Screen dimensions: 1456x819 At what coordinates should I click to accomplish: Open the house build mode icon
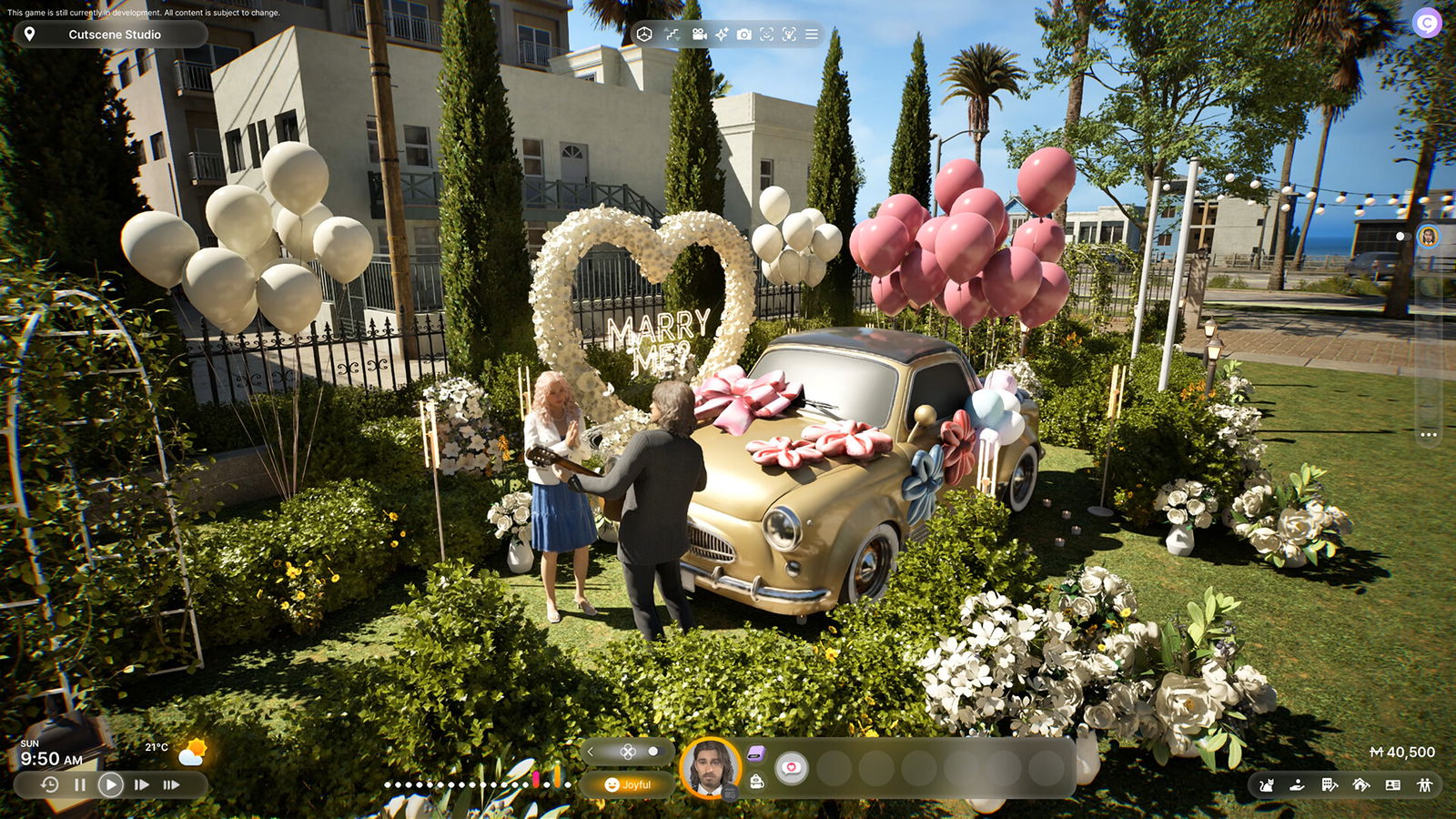tap(1361, 784)
